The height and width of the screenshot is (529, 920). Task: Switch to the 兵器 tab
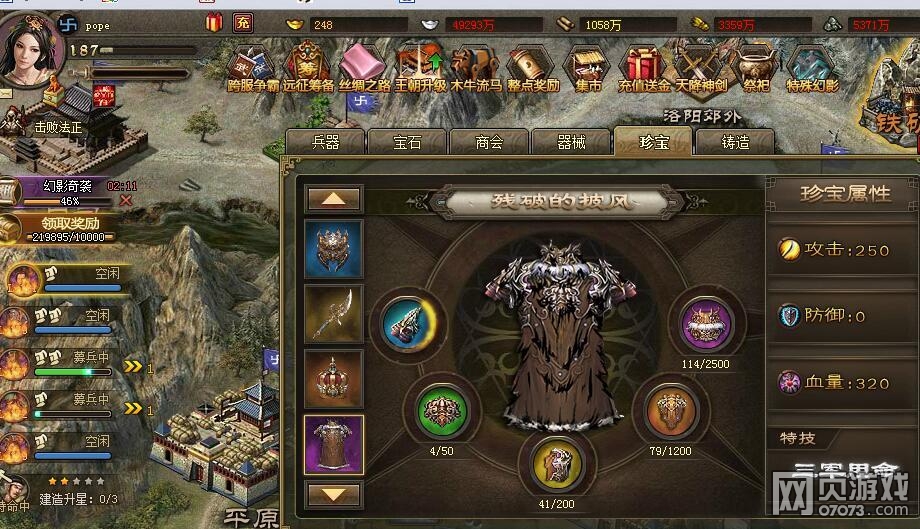(x=325, y=142)
